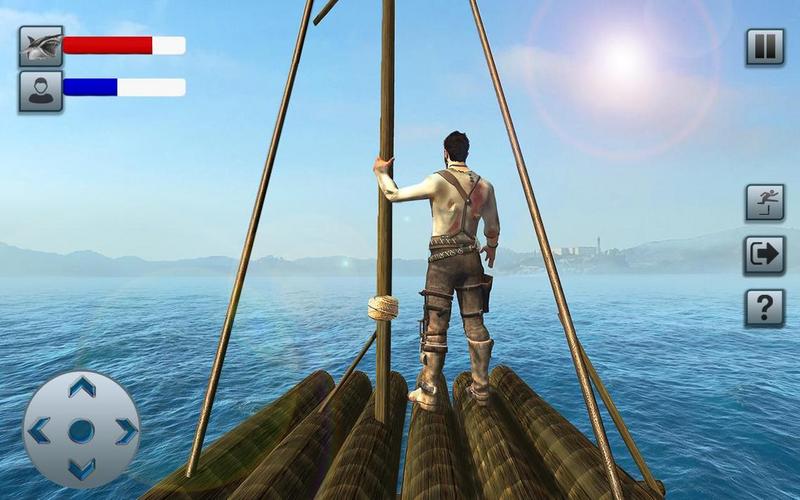Move forward with the D-pad up arrow
Screen dimensions: 800x500
(x=81, y=388)
